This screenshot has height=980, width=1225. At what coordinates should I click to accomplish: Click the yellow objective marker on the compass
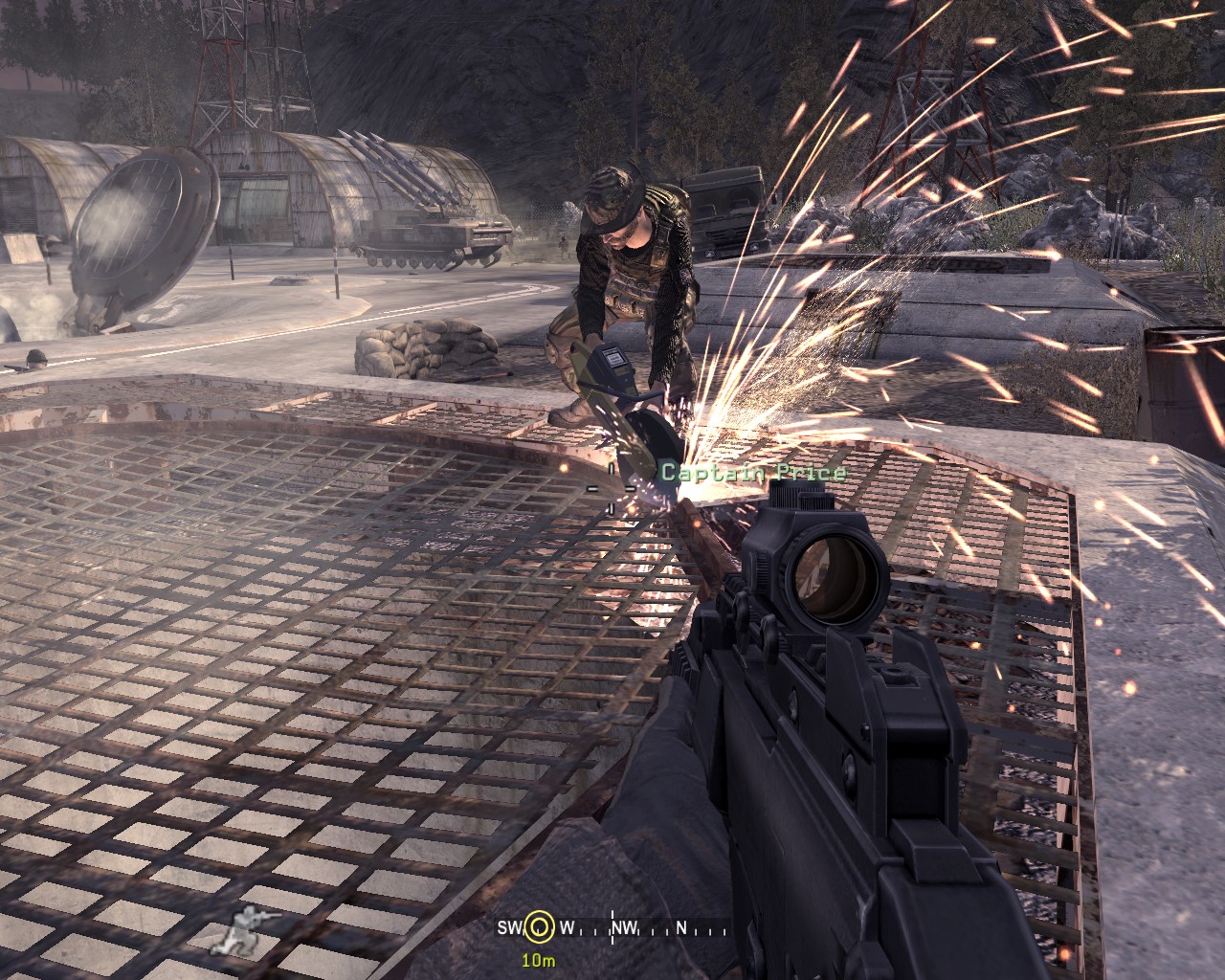click(539, 926)
